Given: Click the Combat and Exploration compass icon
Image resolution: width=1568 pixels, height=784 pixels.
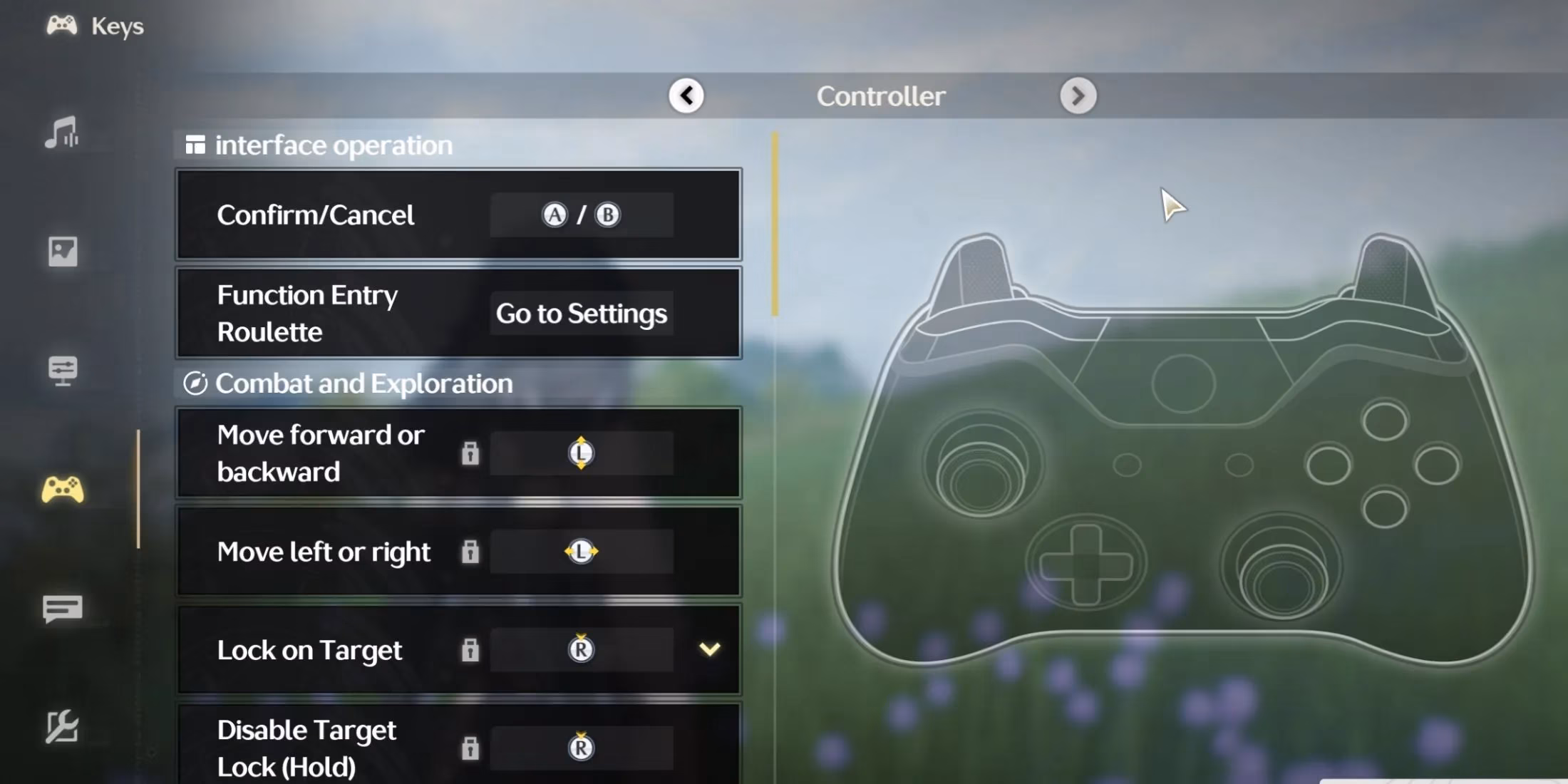Looking at the screenshot, I should pos(197,383).
